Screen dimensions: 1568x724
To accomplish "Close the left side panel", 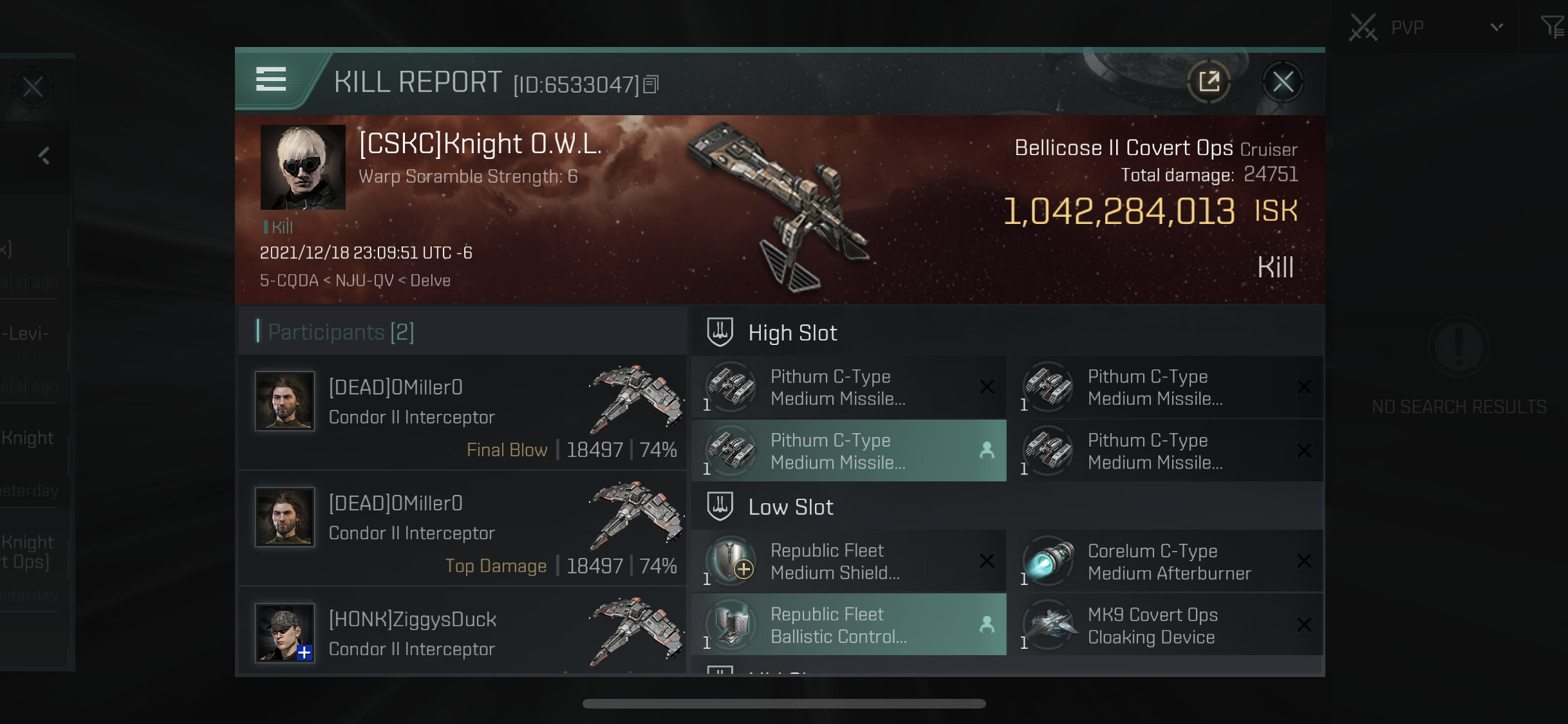I will (x=33, y=87).
